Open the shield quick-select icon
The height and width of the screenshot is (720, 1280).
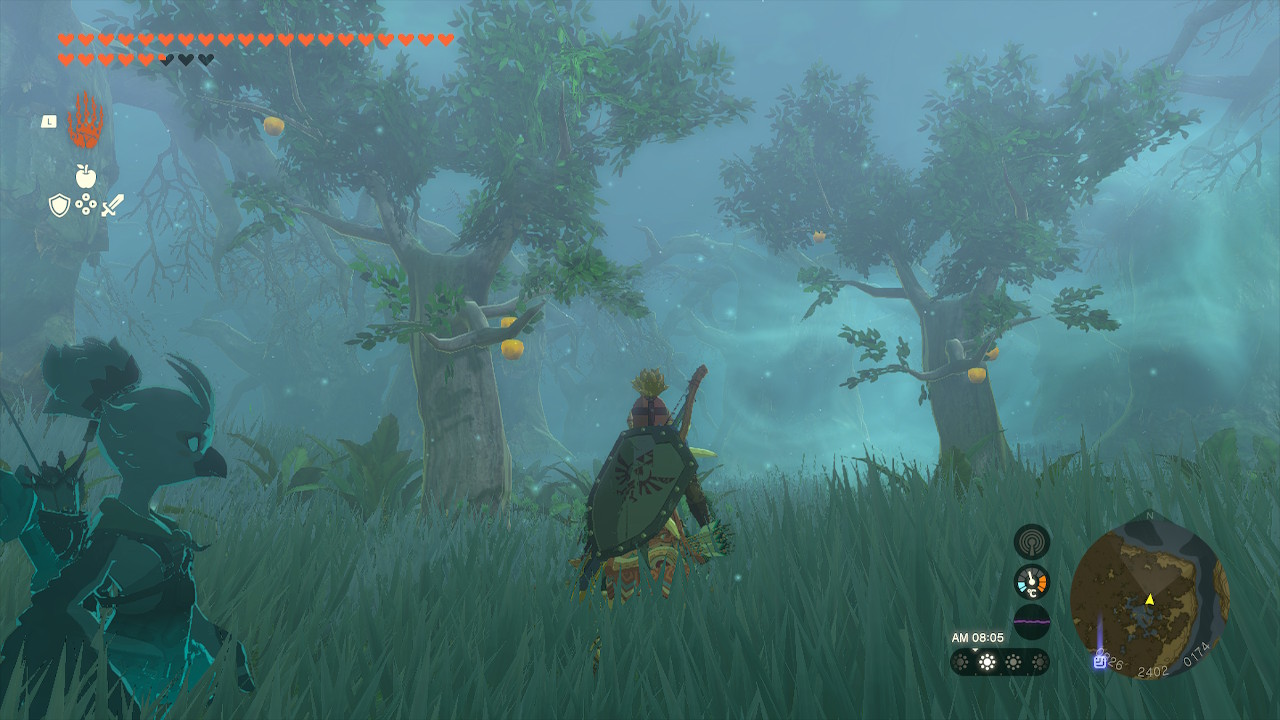pos(59,205)
